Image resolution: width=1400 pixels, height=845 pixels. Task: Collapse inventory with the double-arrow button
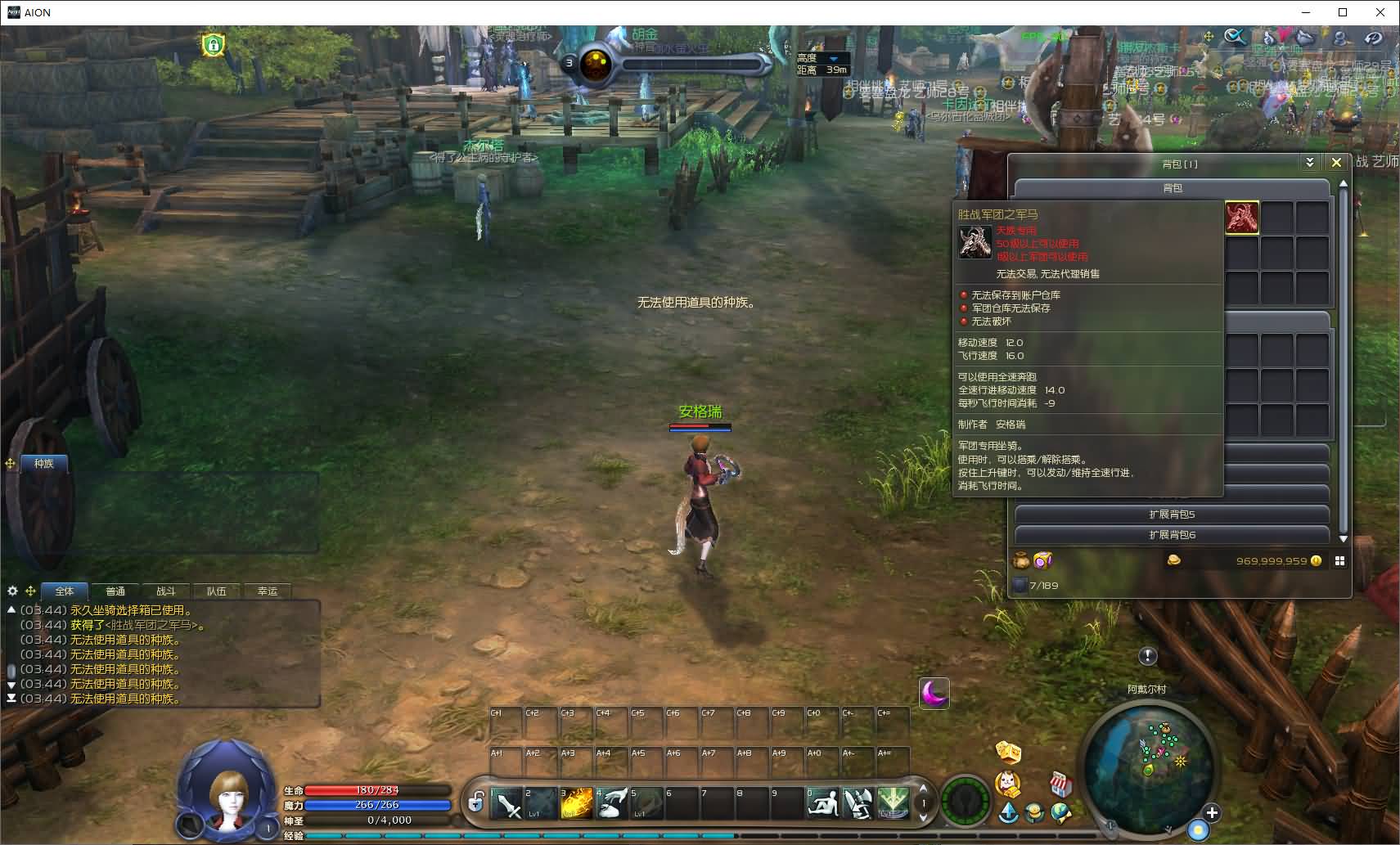[x=1310, y=163]
